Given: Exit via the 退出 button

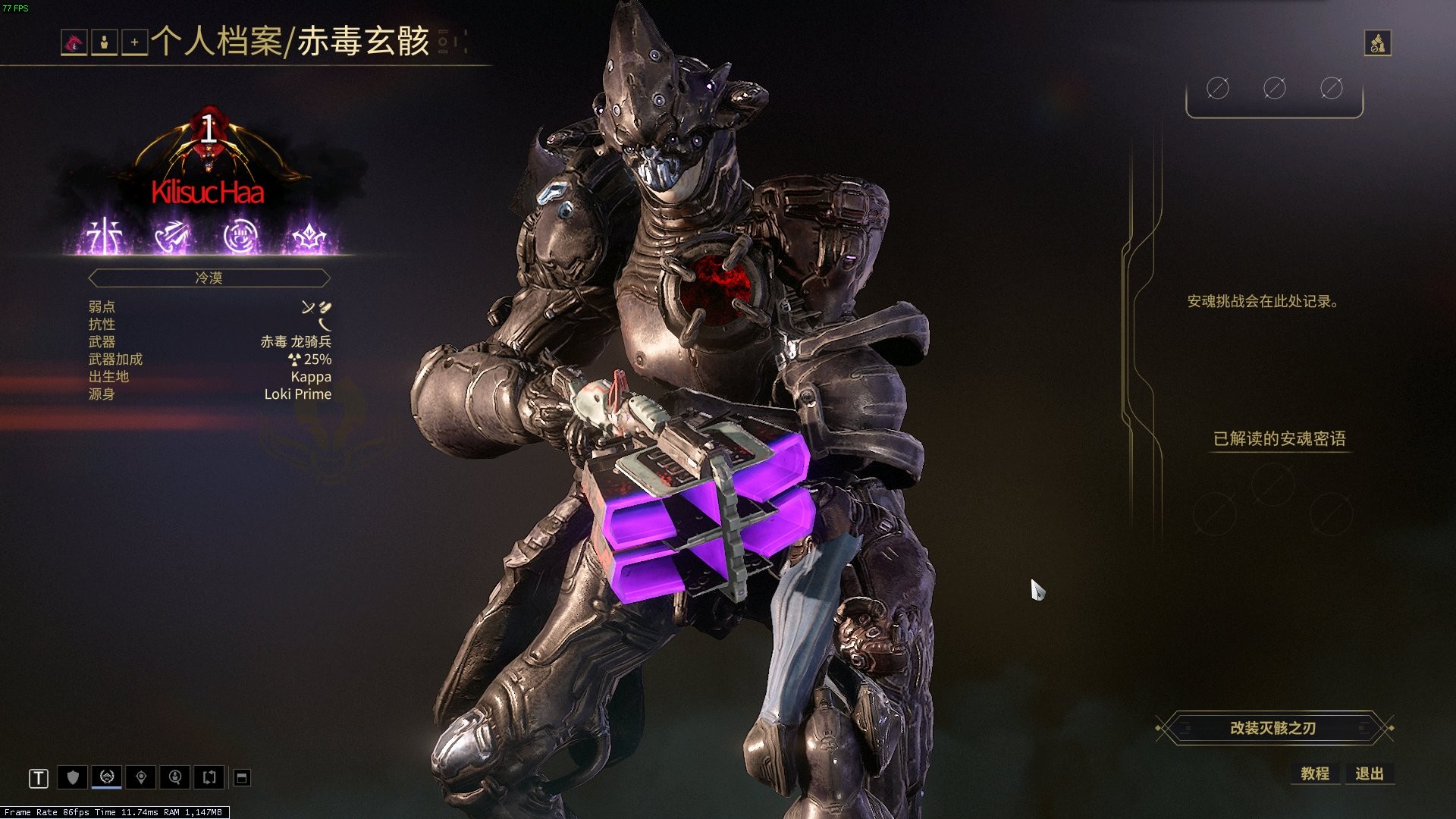Looking at the screenshot, I should coord(1369,773).
